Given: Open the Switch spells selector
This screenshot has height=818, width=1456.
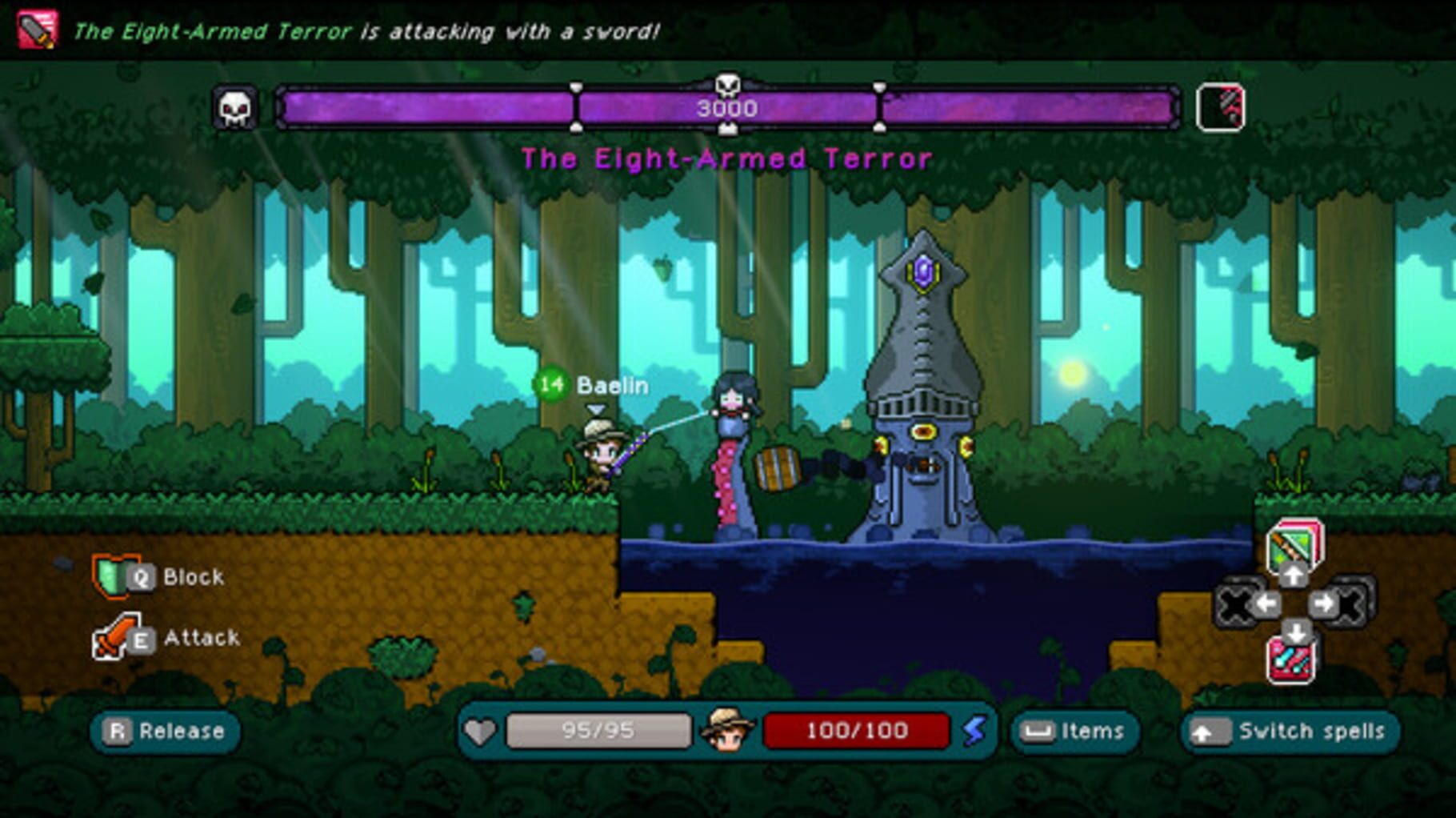Looking at the screenshot, I should (x=1290, y=731).
